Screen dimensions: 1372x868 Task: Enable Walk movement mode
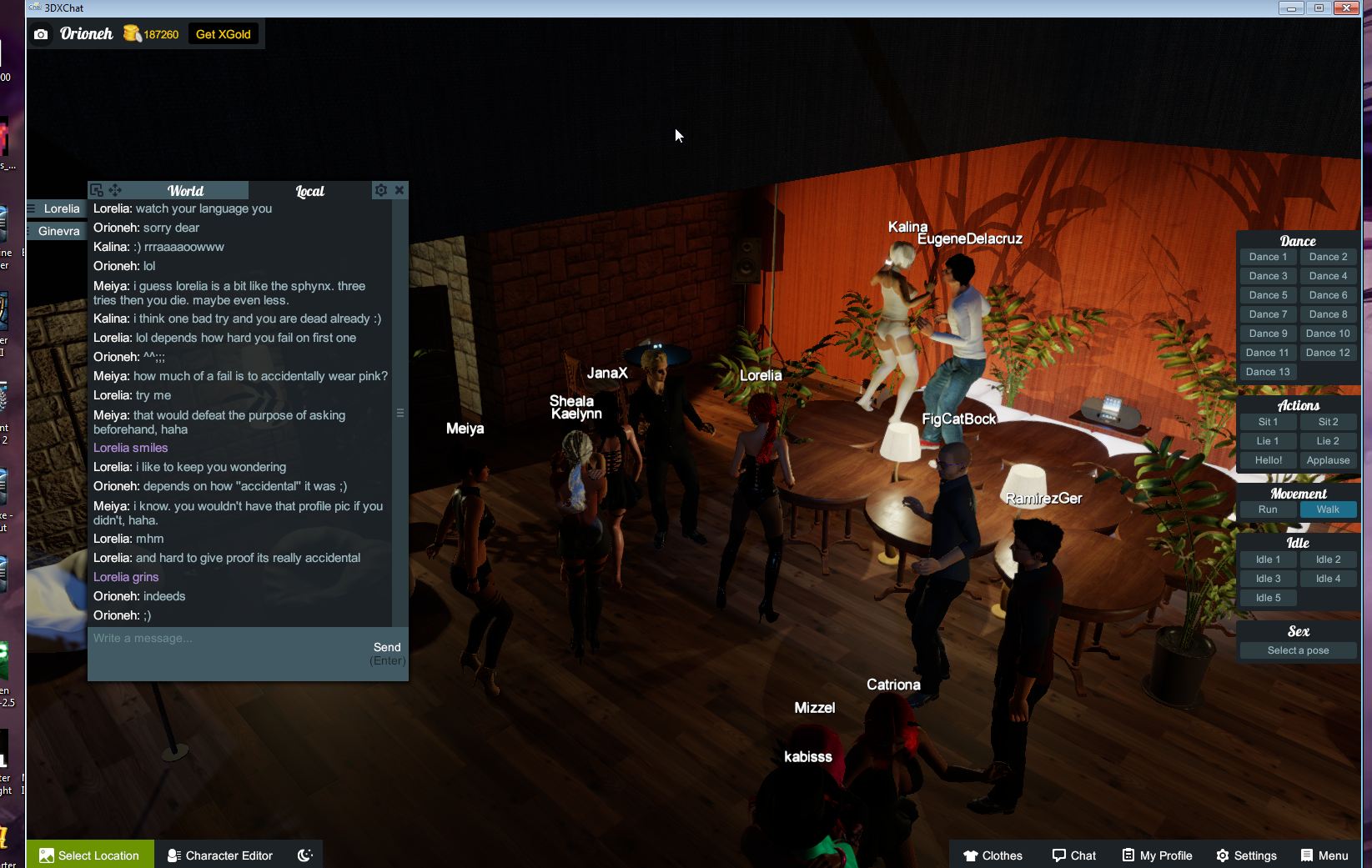[x=1327, y=509]
